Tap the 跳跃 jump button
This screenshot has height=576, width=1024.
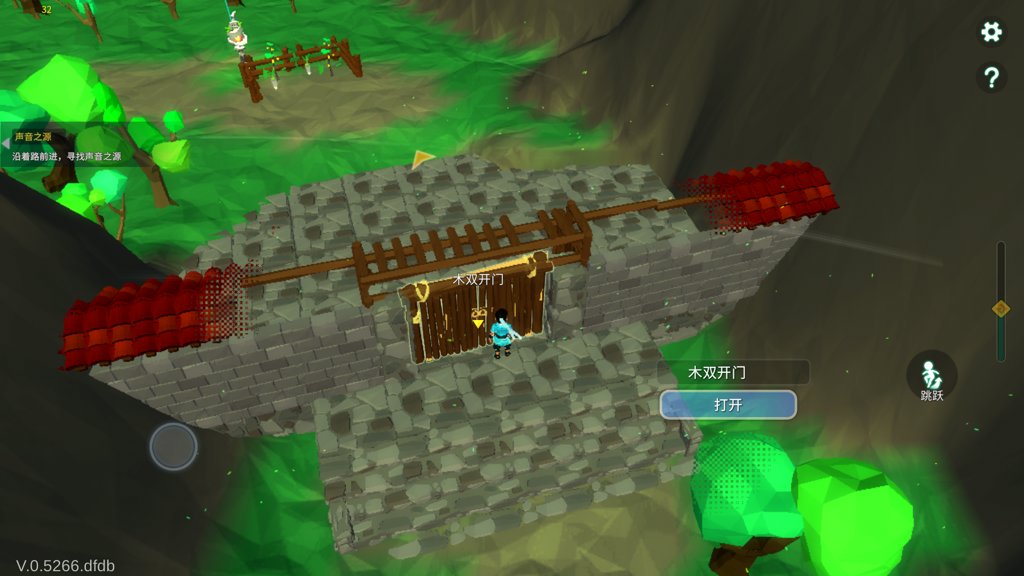point(931,377)
